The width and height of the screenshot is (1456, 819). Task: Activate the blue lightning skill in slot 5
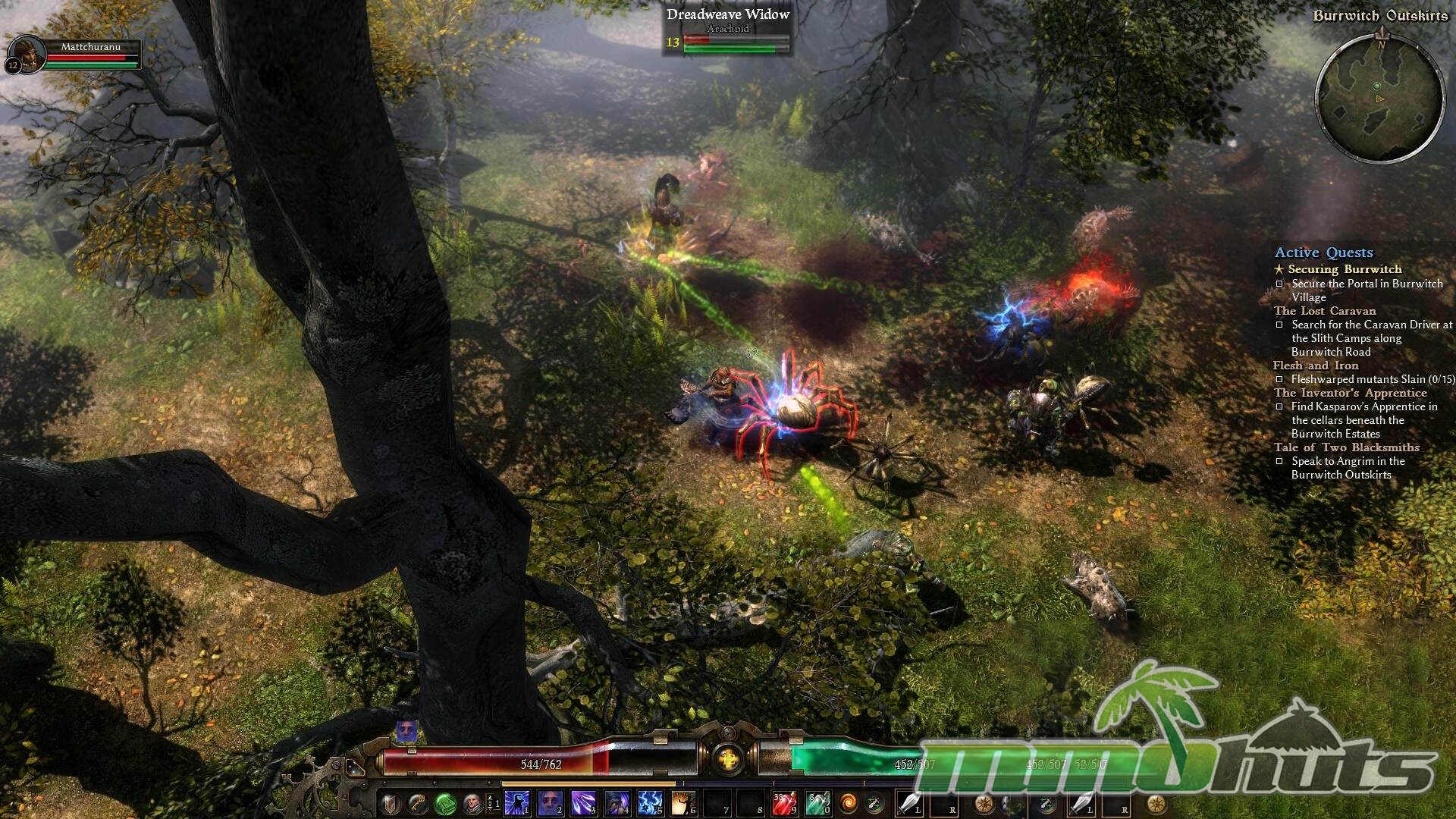[651, 803]
